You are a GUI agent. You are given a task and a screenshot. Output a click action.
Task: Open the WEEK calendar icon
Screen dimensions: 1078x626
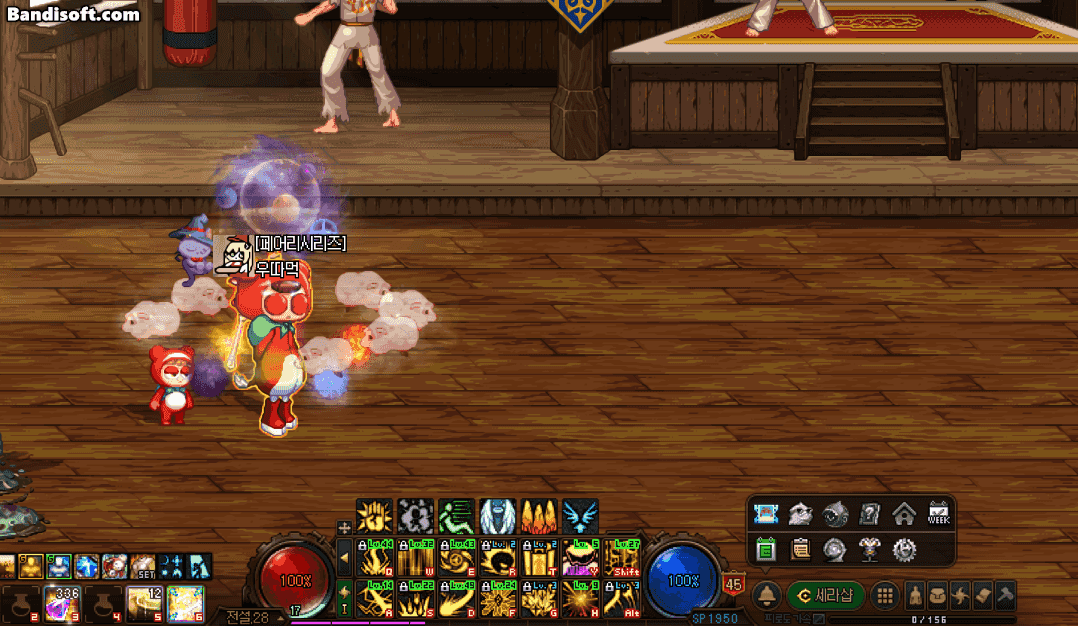938,515
